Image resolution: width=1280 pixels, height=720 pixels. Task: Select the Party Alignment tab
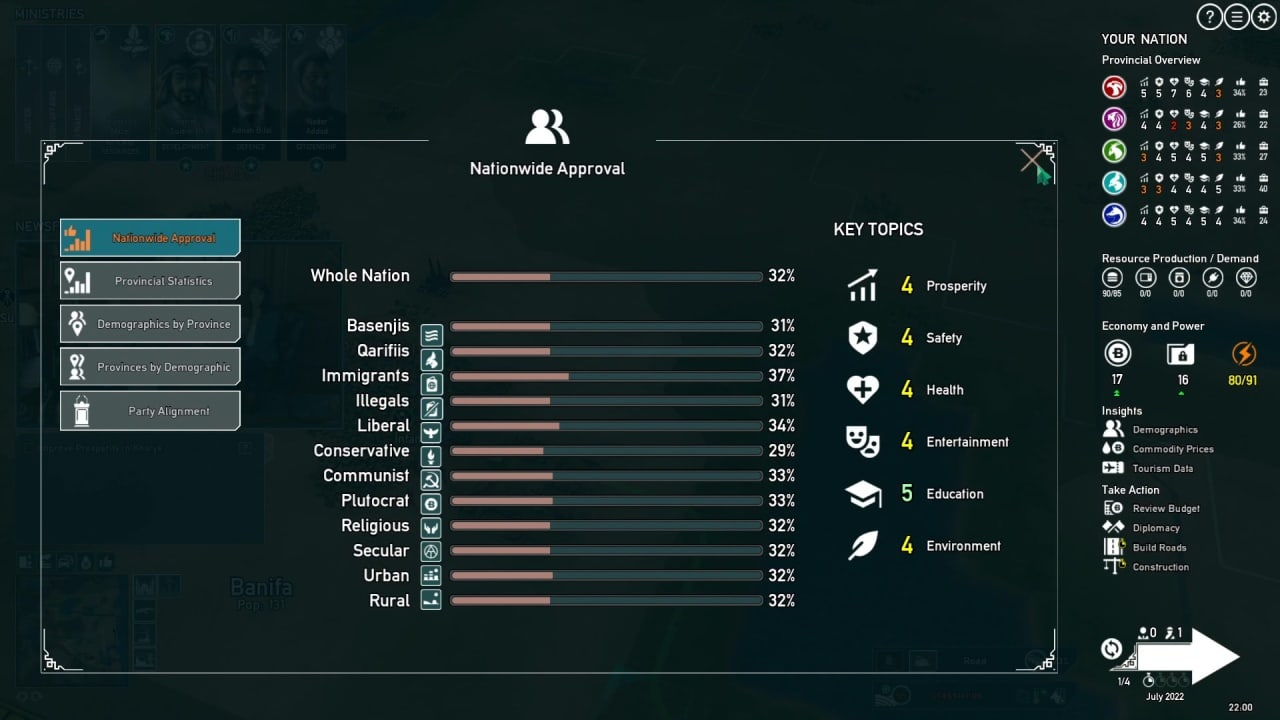(150, 411)
